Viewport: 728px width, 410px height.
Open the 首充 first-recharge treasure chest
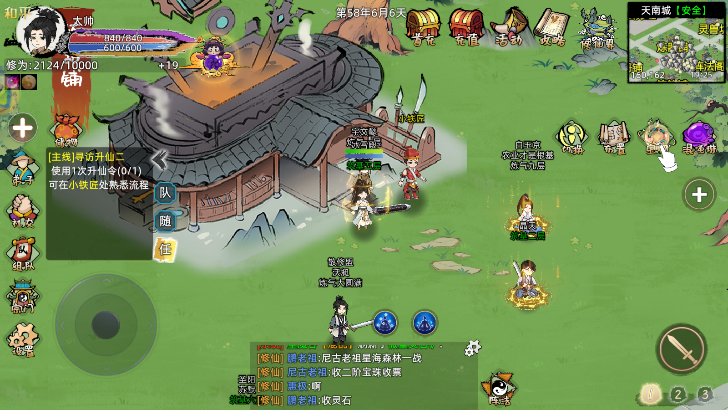[x=422, y=24]
